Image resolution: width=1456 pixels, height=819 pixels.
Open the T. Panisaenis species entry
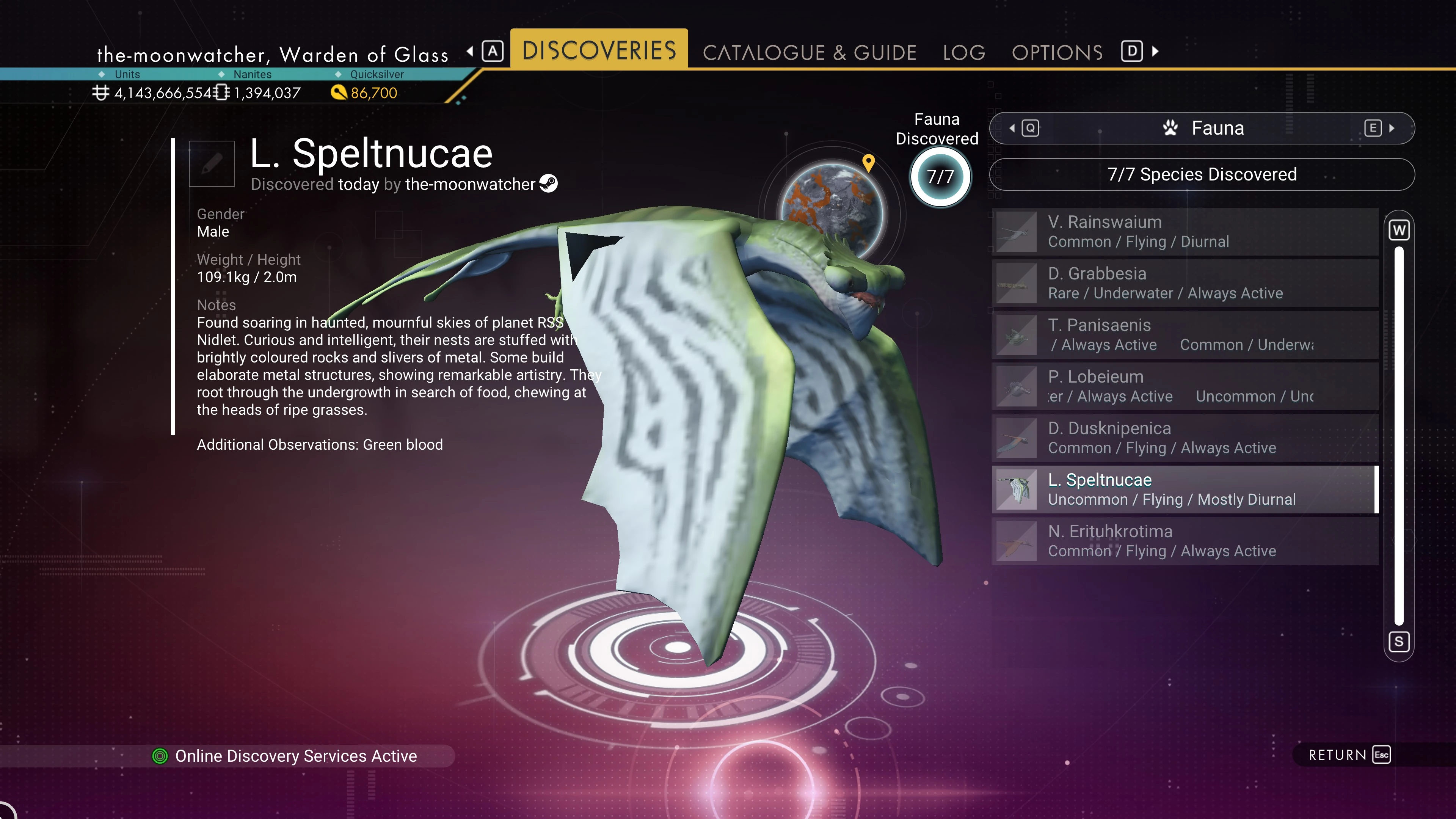pyautogui.click(x=1185, y=334)
